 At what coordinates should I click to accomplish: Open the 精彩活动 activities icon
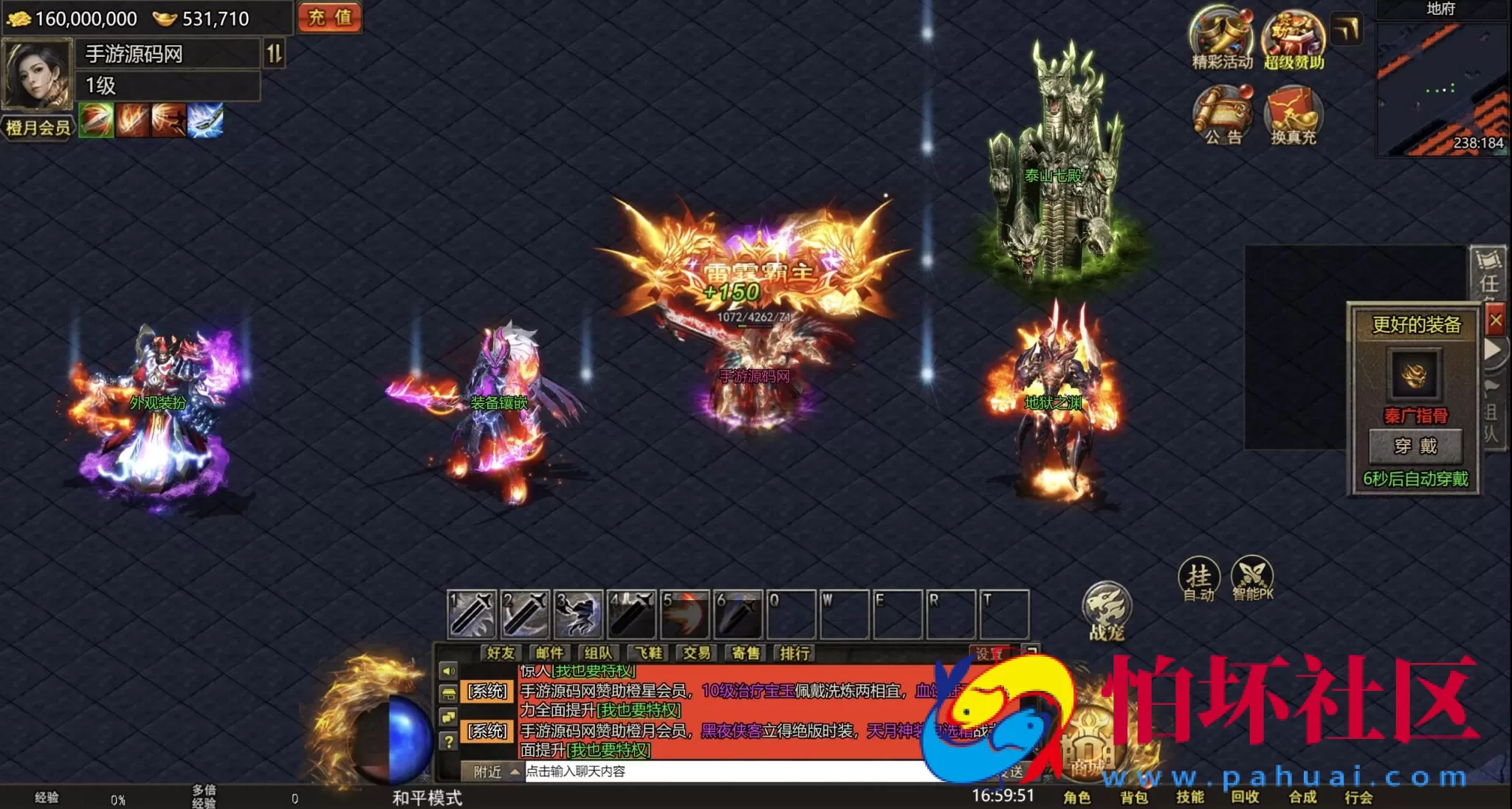[1220, 43]
